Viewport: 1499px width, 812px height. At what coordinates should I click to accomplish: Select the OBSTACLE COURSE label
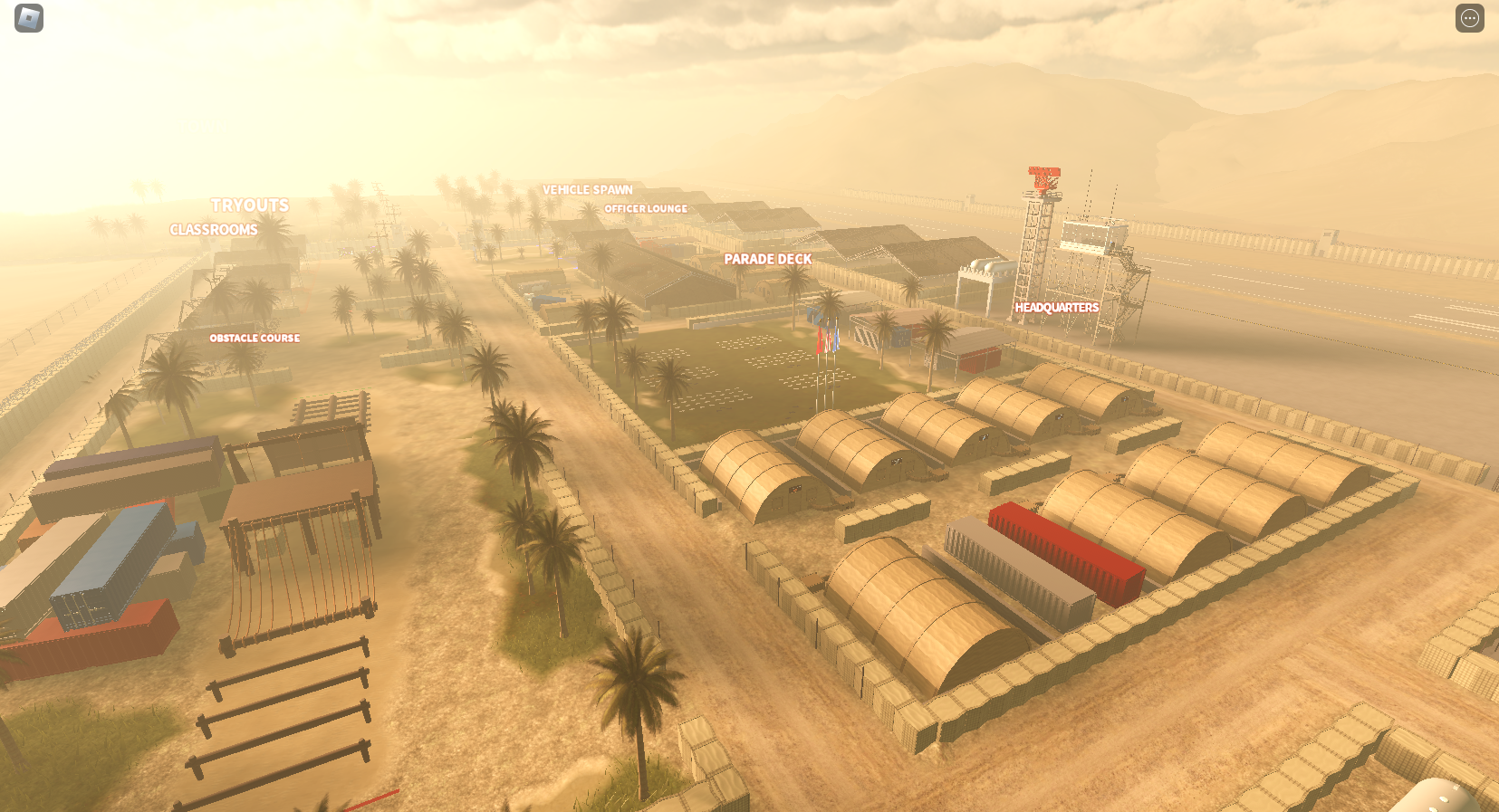pyautogui.click(x=255, y=338)
